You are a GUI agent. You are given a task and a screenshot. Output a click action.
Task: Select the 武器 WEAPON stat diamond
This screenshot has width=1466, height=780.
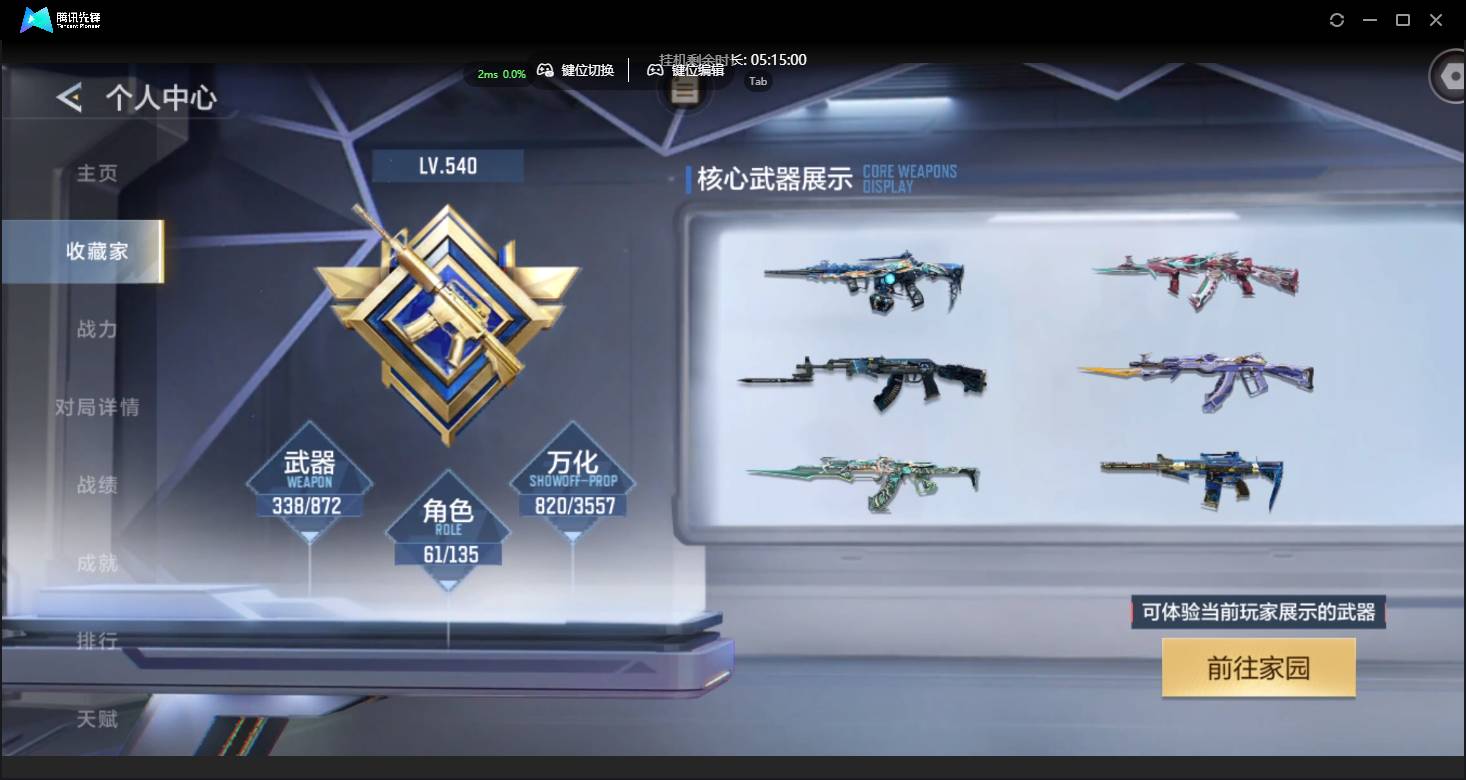309,480
